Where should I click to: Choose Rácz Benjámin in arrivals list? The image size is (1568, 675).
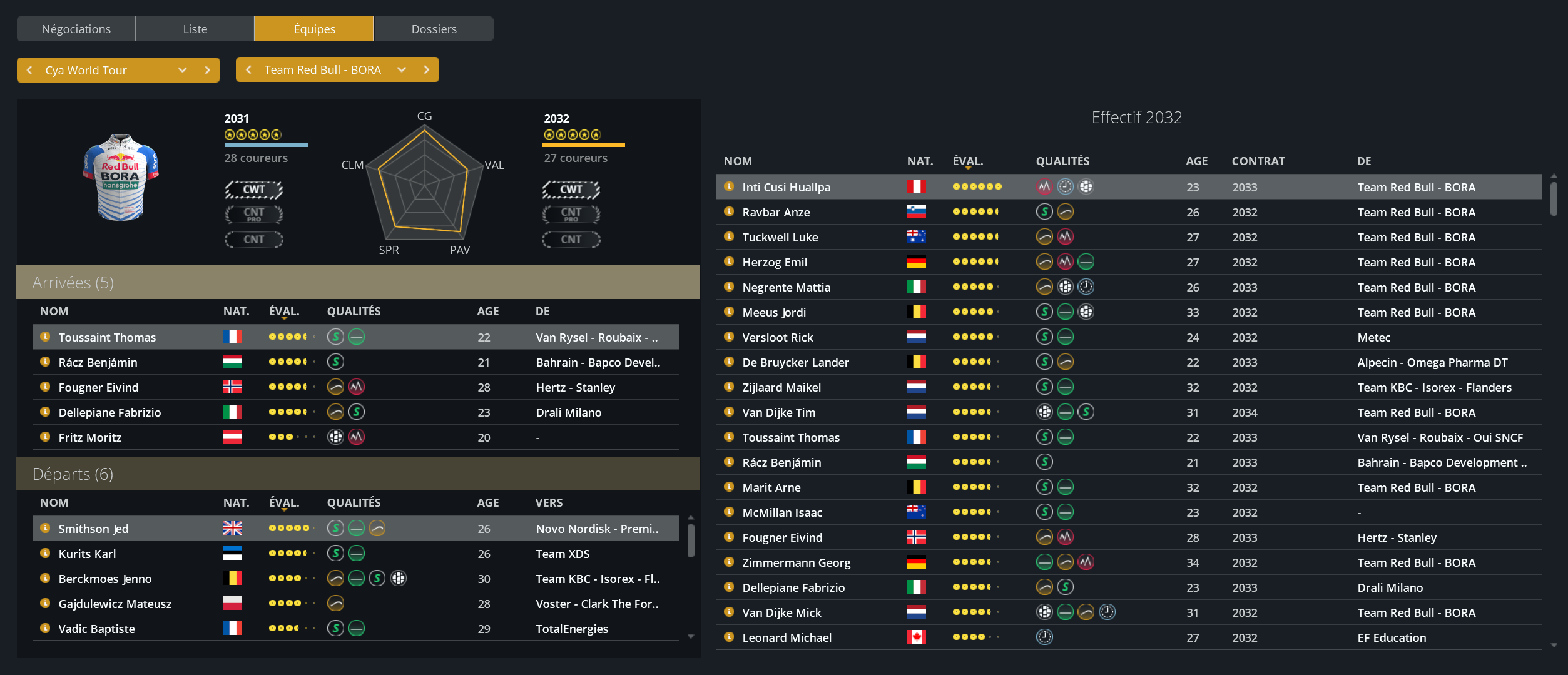click(98, 362)
